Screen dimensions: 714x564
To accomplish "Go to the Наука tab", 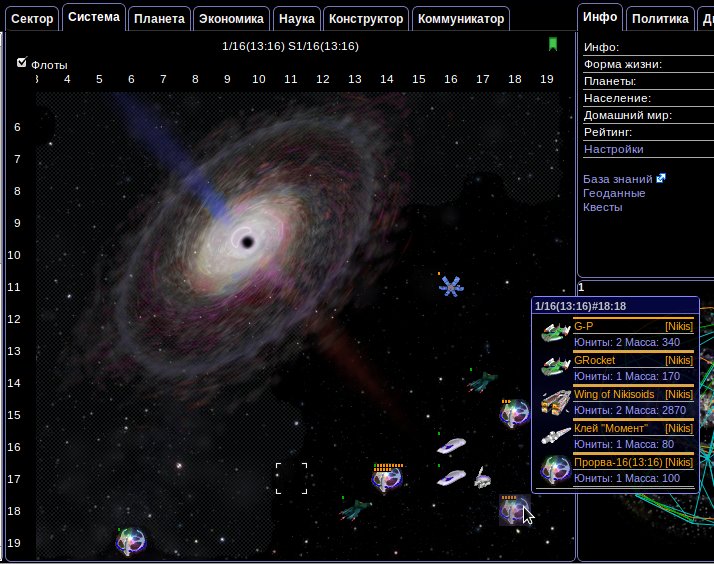I will pyautogui.click(x=296, y=18).
